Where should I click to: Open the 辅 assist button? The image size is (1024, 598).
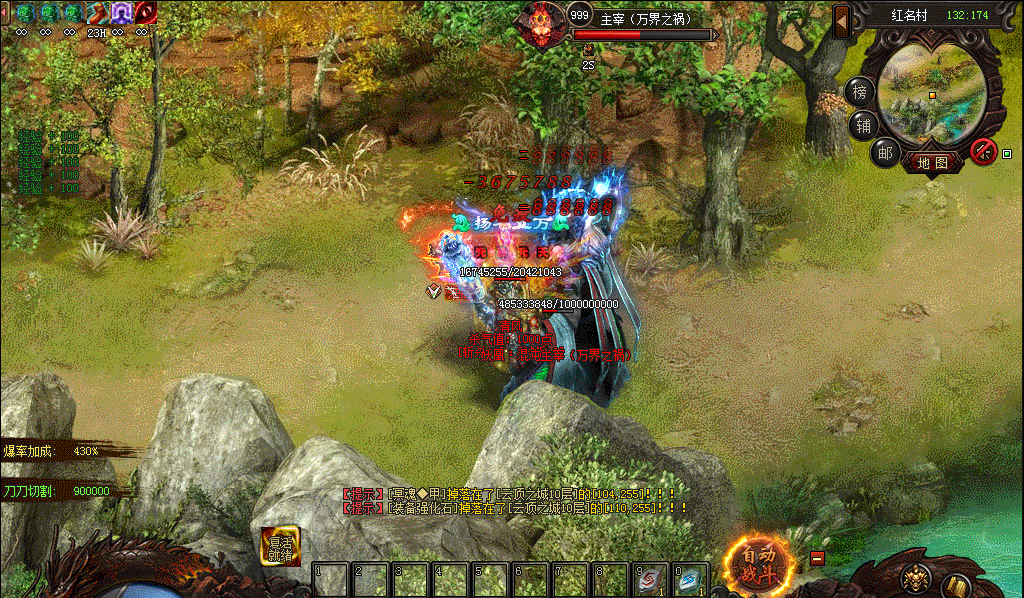tap(861, 125)
